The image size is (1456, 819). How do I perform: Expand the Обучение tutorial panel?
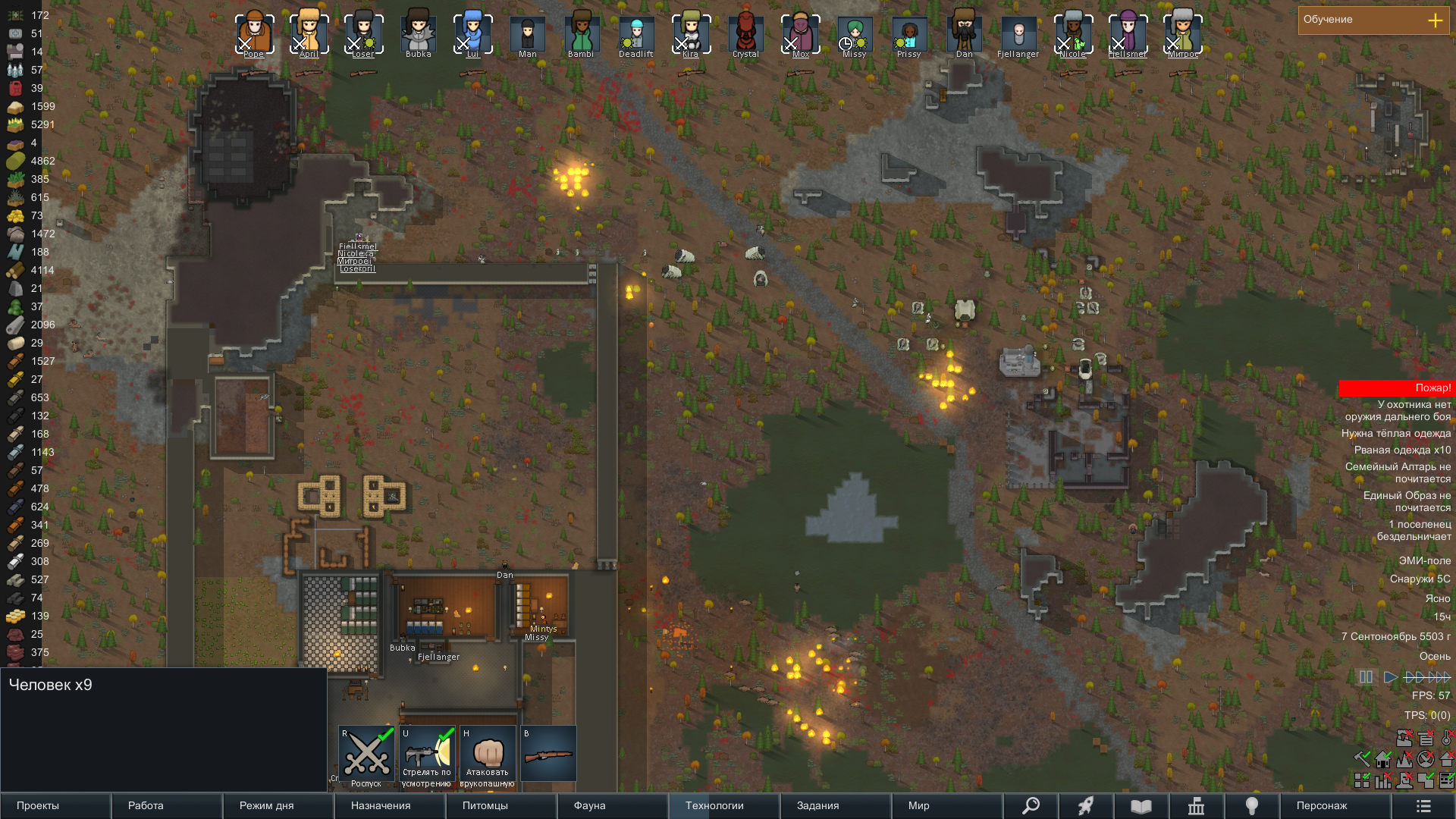pyautogui.click(x=1435, y=20)
